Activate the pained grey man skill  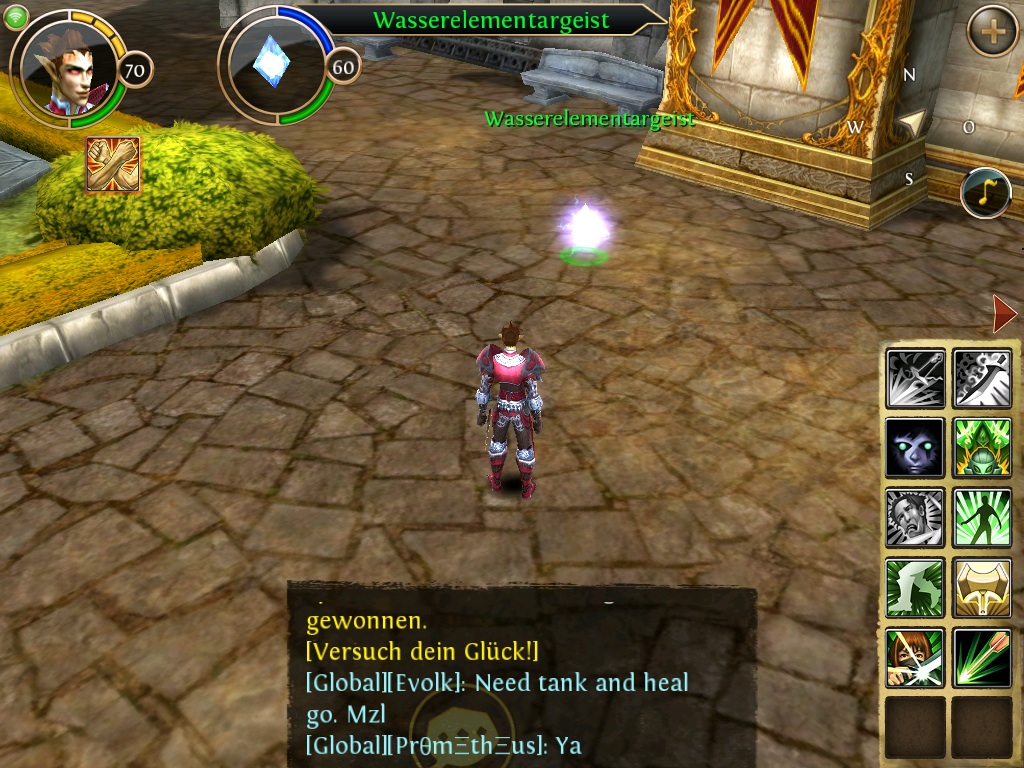[x=915, y=518]
